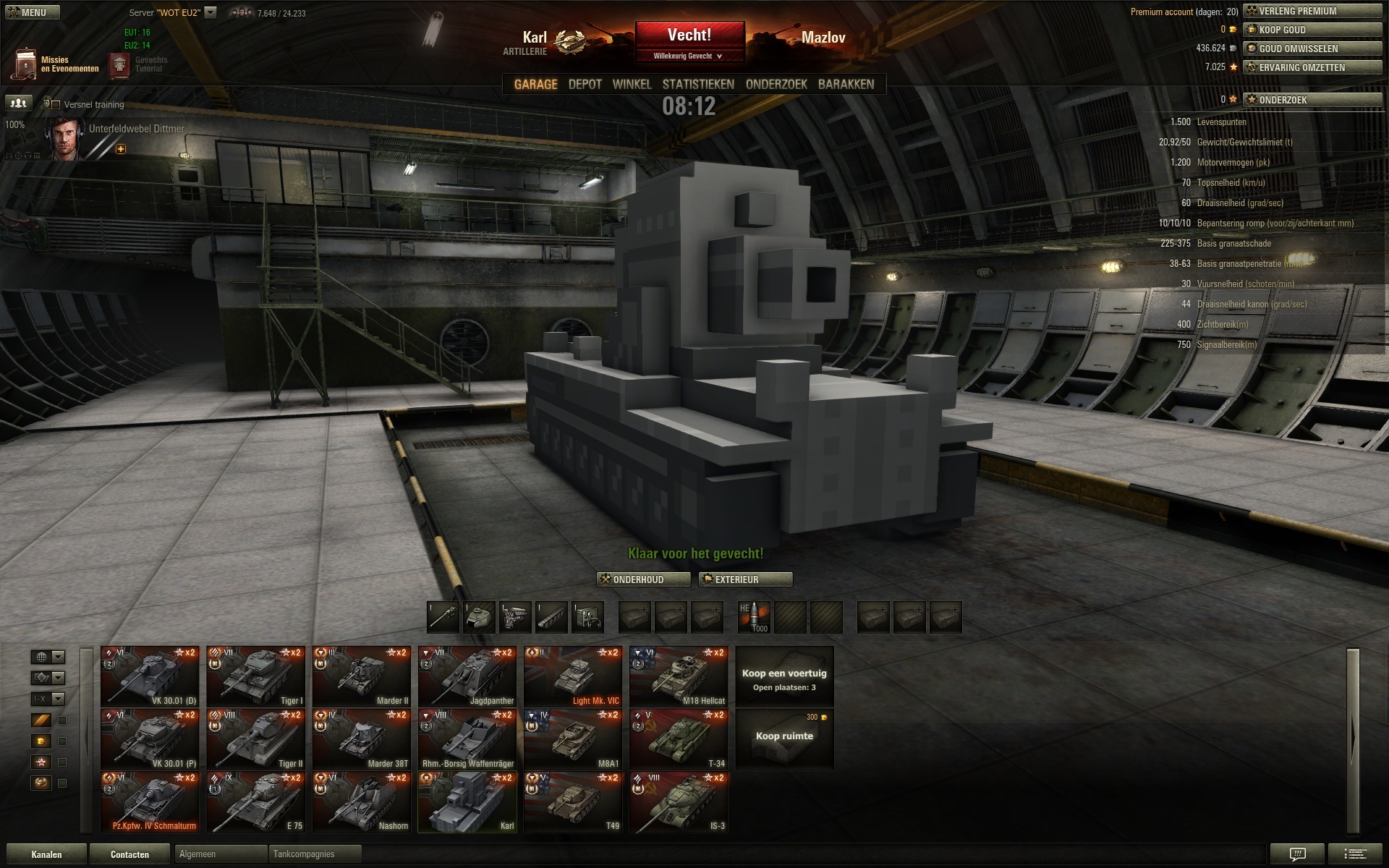1389x868 pixels.
Task: Open the MENU button
Action: click(x=32, y=12)
